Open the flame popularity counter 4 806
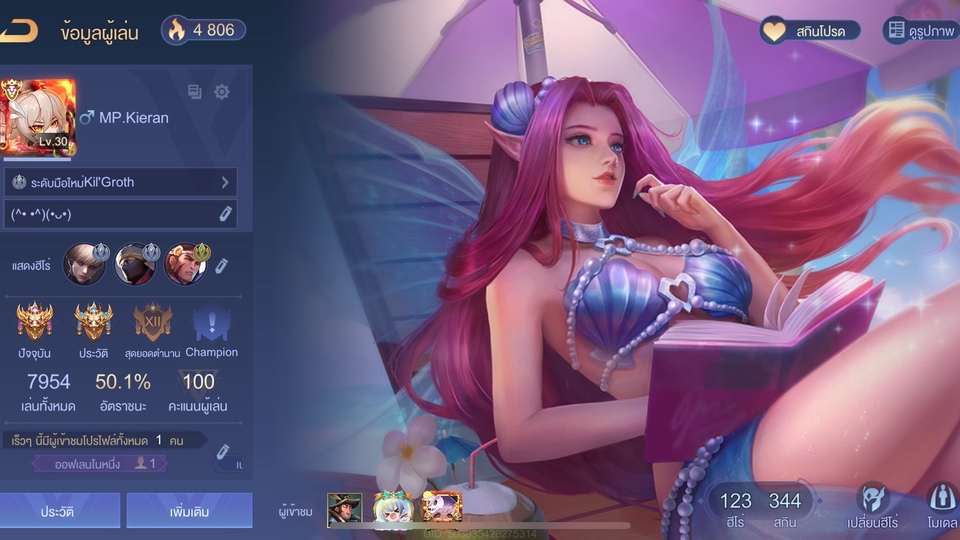Screen dimensions: 960x540 click(x=202, y=30)
